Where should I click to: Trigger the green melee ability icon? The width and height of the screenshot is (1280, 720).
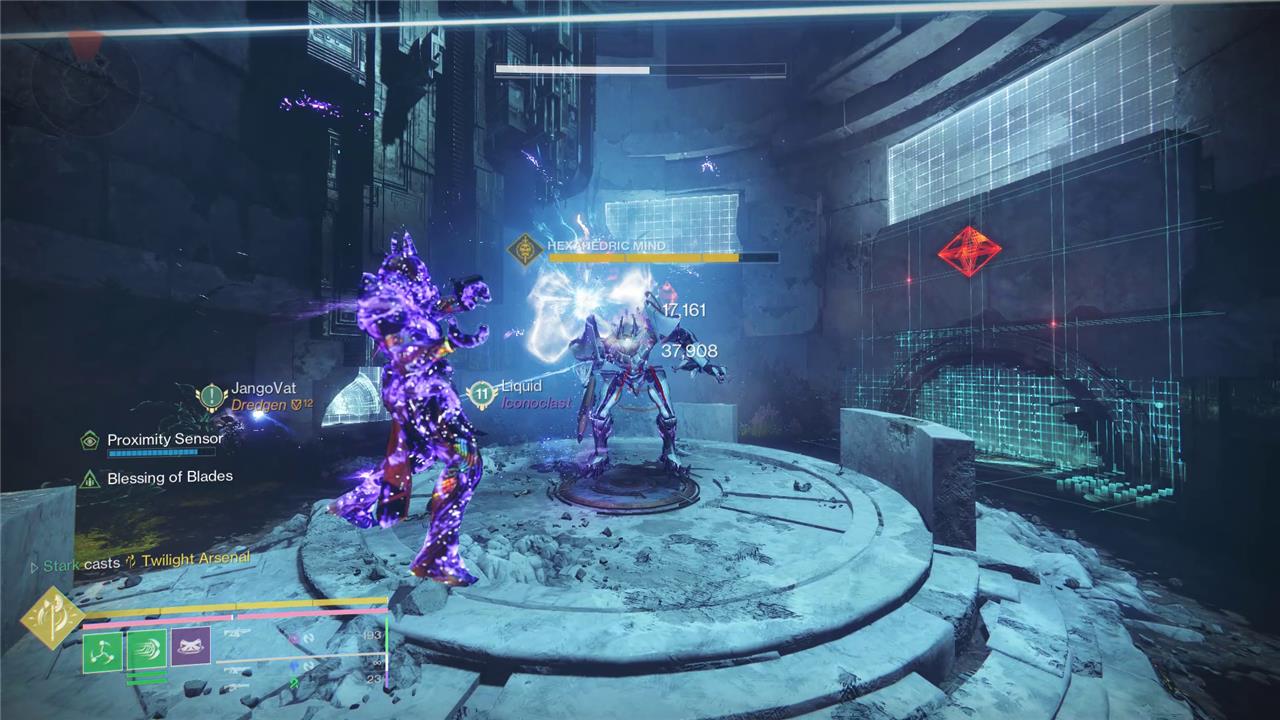coord(147,651)
